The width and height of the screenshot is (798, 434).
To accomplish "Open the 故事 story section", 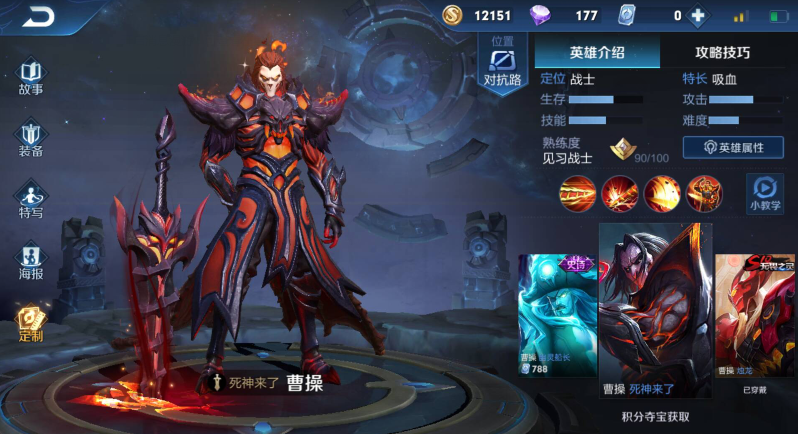I will point(31,78).
